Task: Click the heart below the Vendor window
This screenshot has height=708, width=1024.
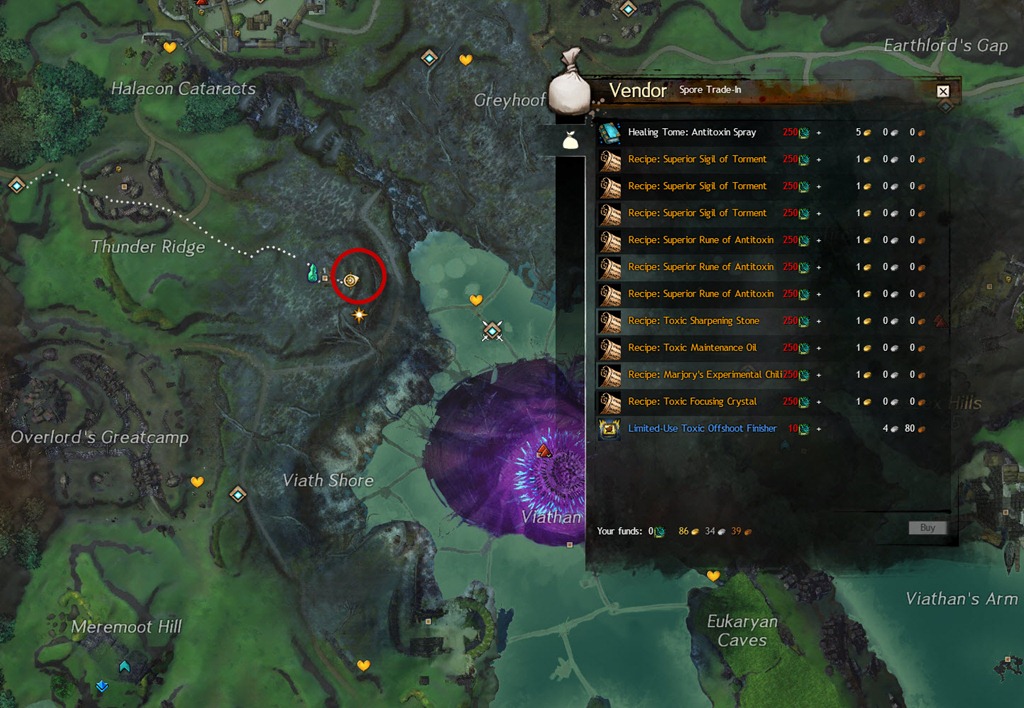Action: pos(713,576)
